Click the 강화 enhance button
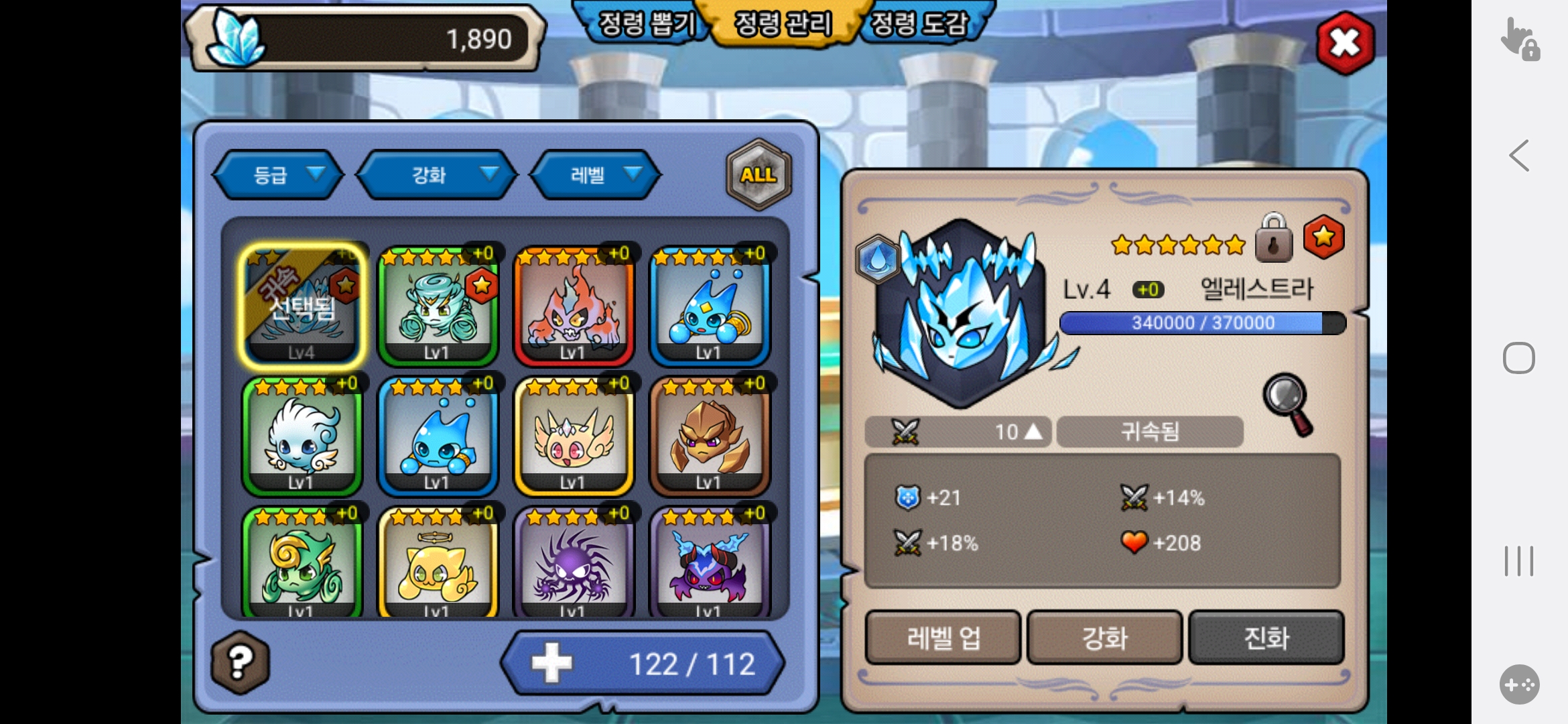1568x724 pixels. tap(1104, 638)
